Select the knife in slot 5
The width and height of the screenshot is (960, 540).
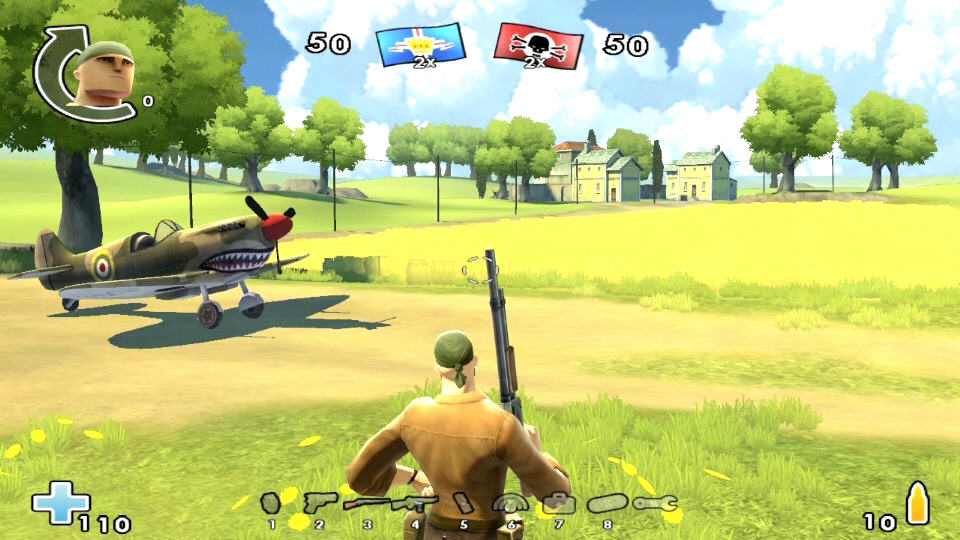(464, 503)
